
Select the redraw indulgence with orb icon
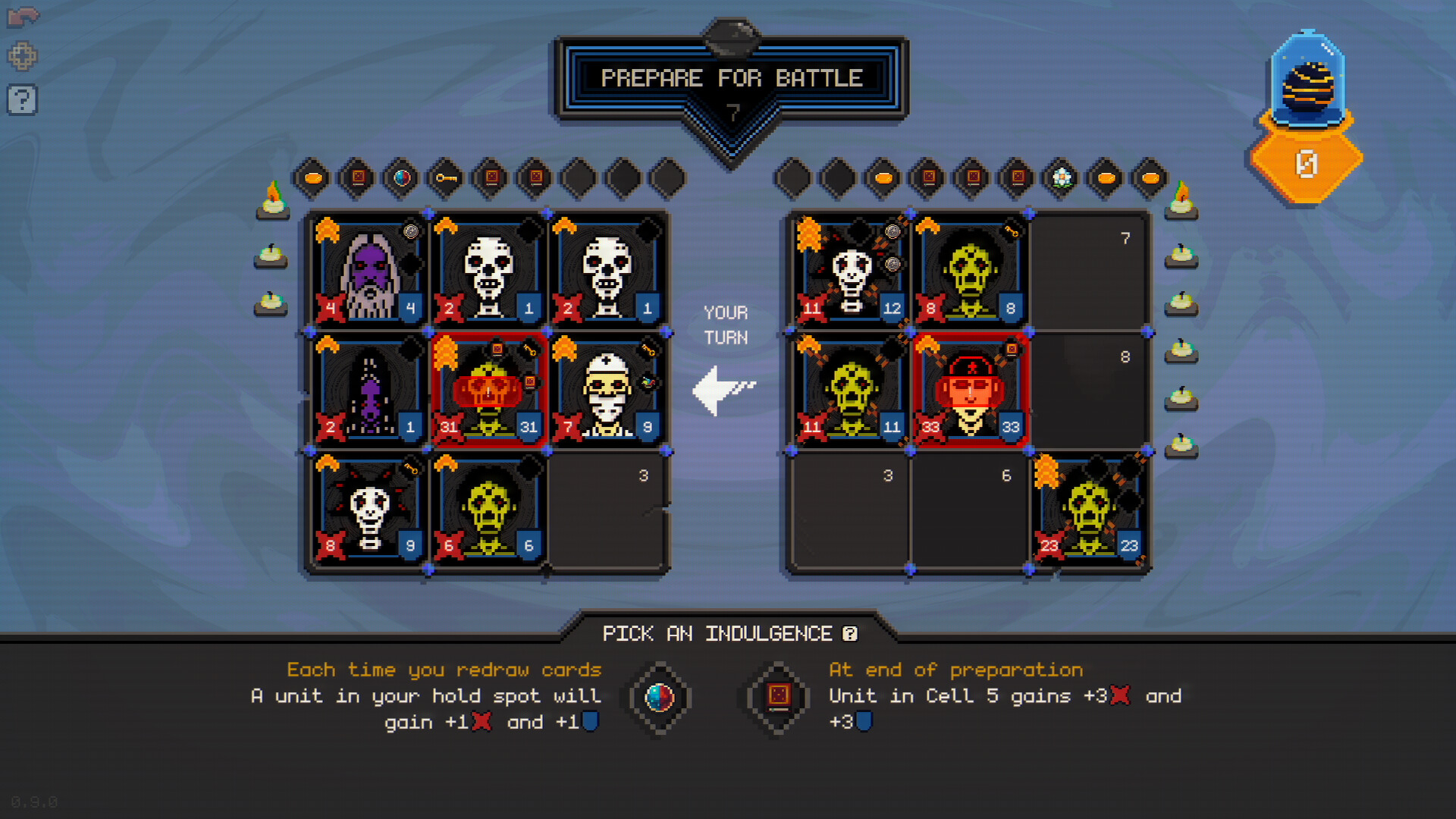(658, 699)
